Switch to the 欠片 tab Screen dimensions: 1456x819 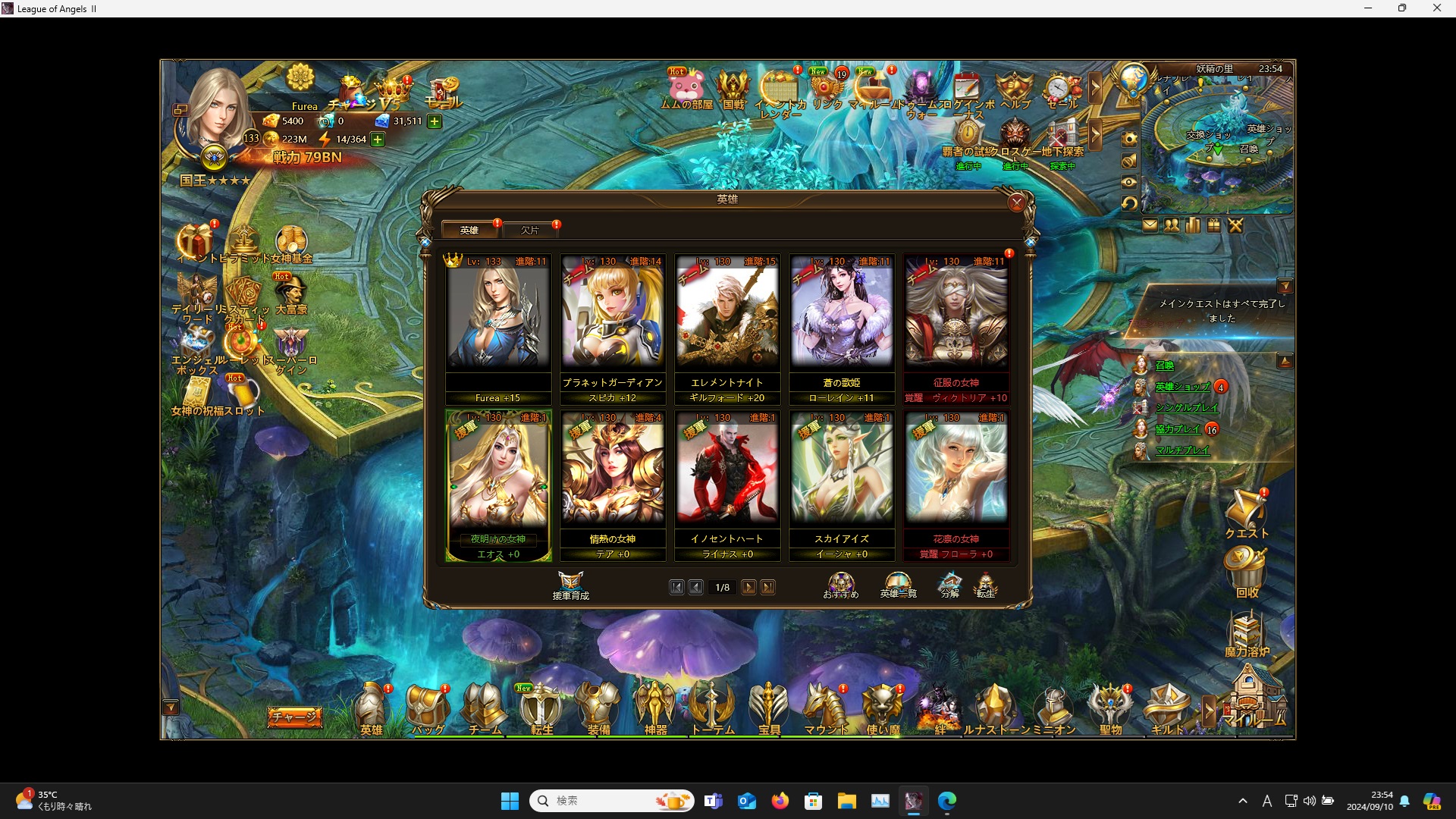click(531, 230)
